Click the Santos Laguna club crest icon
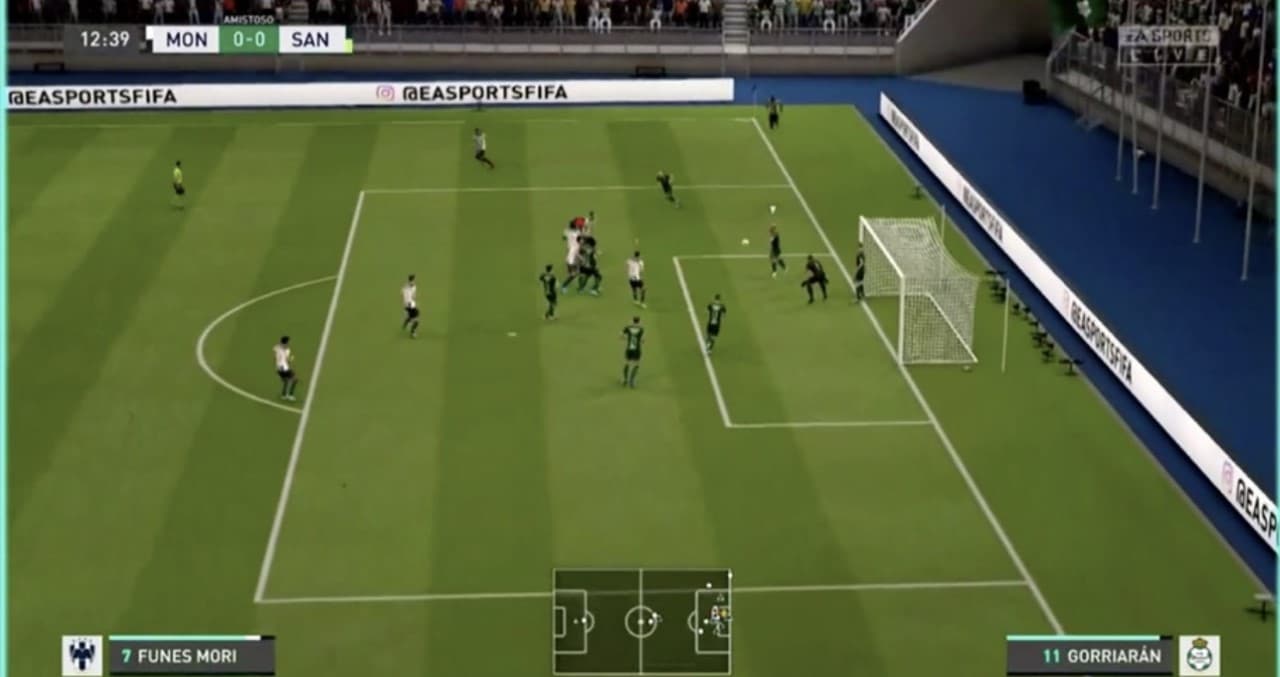The image size is (1280, 677). click(x=1198, y=655)
